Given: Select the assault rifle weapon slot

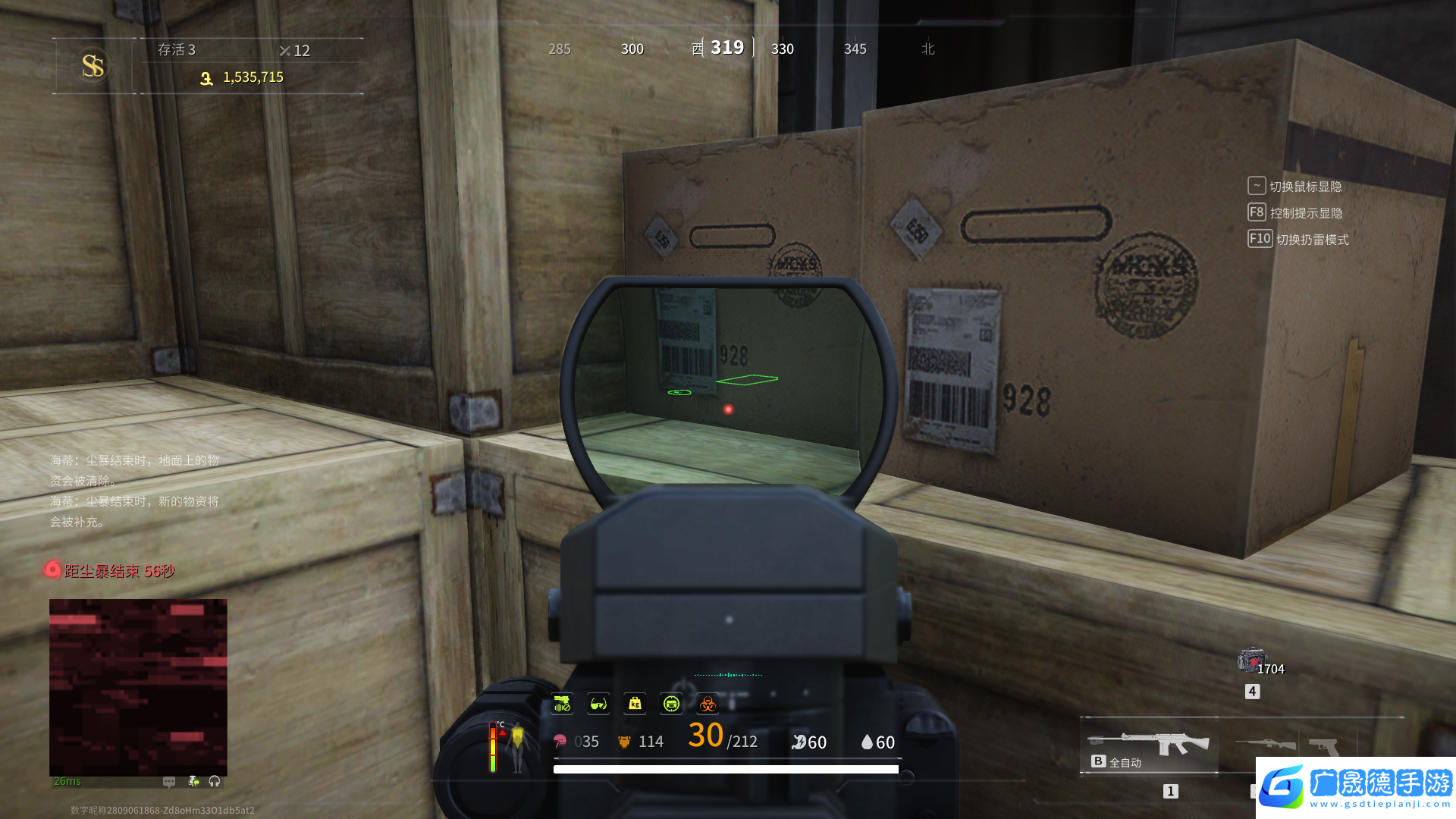Looking at the screenshot, I should tap(1148, 745).
